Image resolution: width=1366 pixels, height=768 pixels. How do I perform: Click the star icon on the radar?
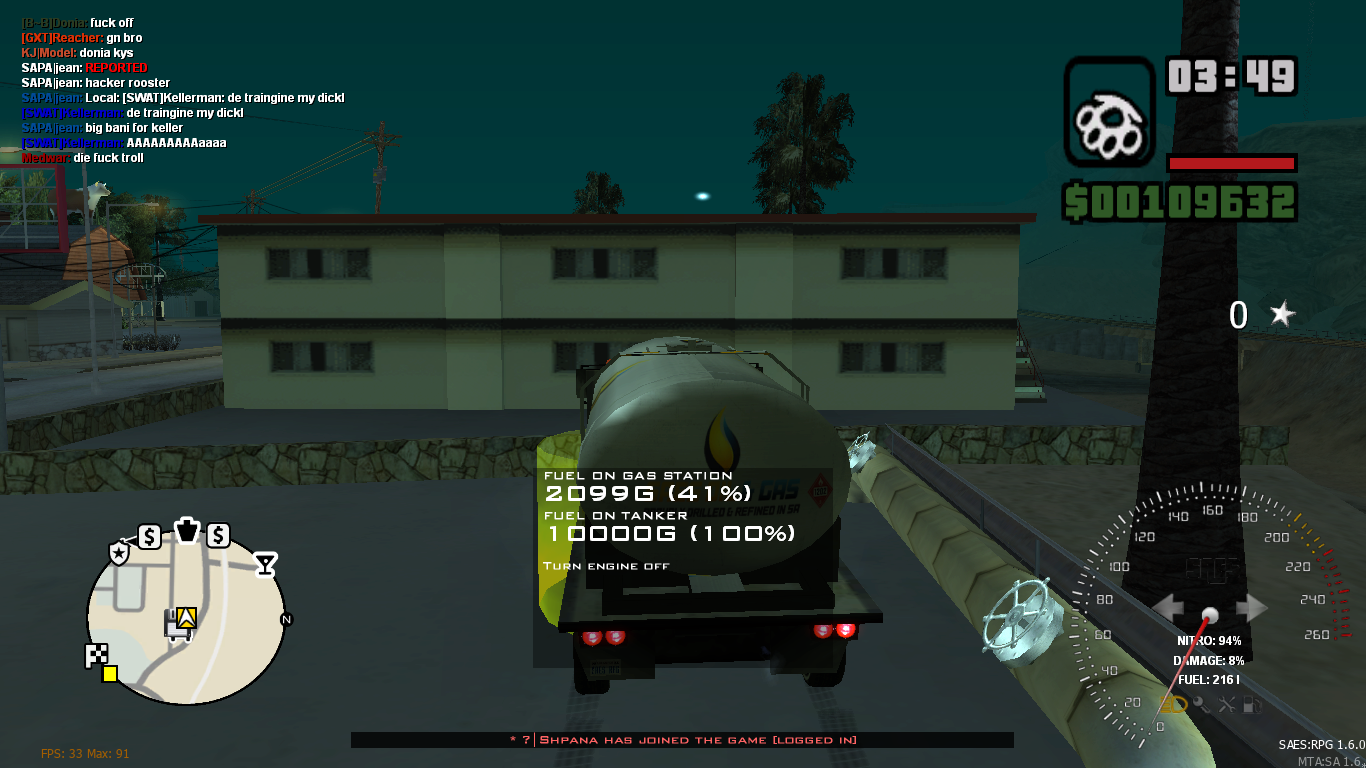point(119,551)
